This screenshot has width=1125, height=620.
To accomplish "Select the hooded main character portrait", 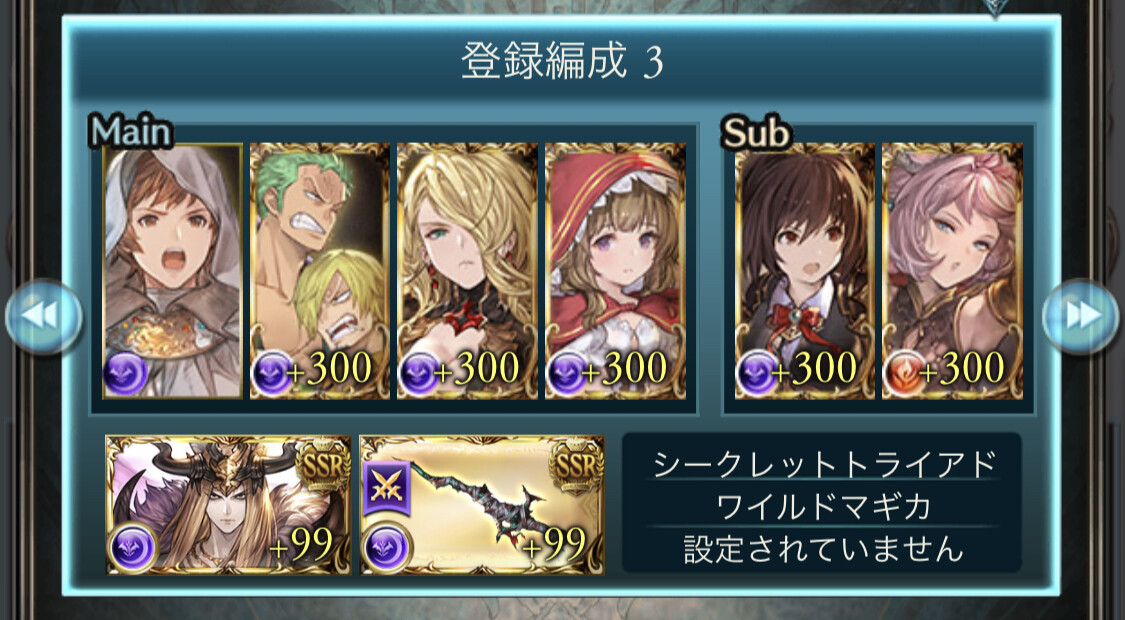I will (x=172, y=271).
